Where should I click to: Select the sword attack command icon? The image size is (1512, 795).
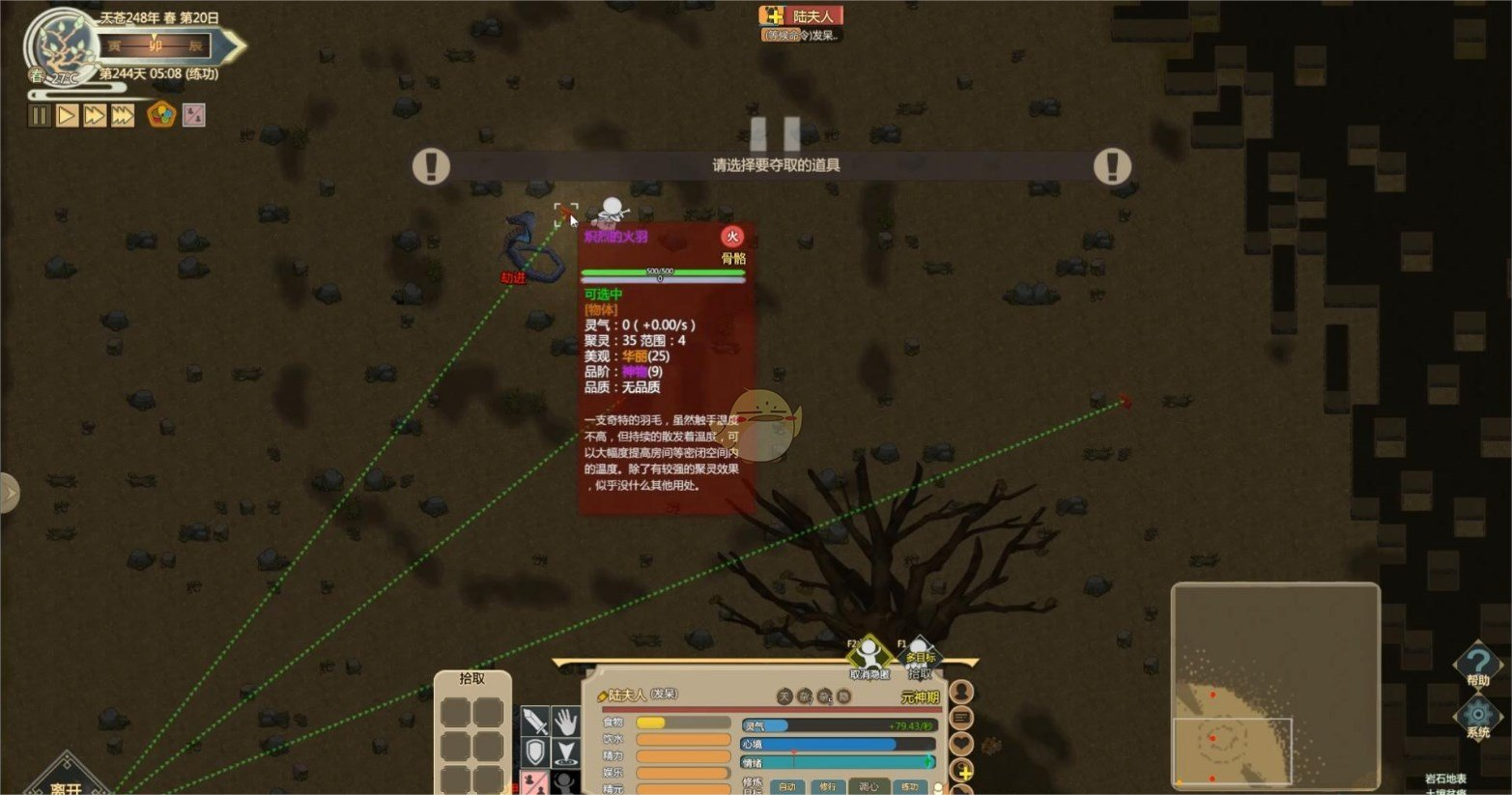click(535, 722)
